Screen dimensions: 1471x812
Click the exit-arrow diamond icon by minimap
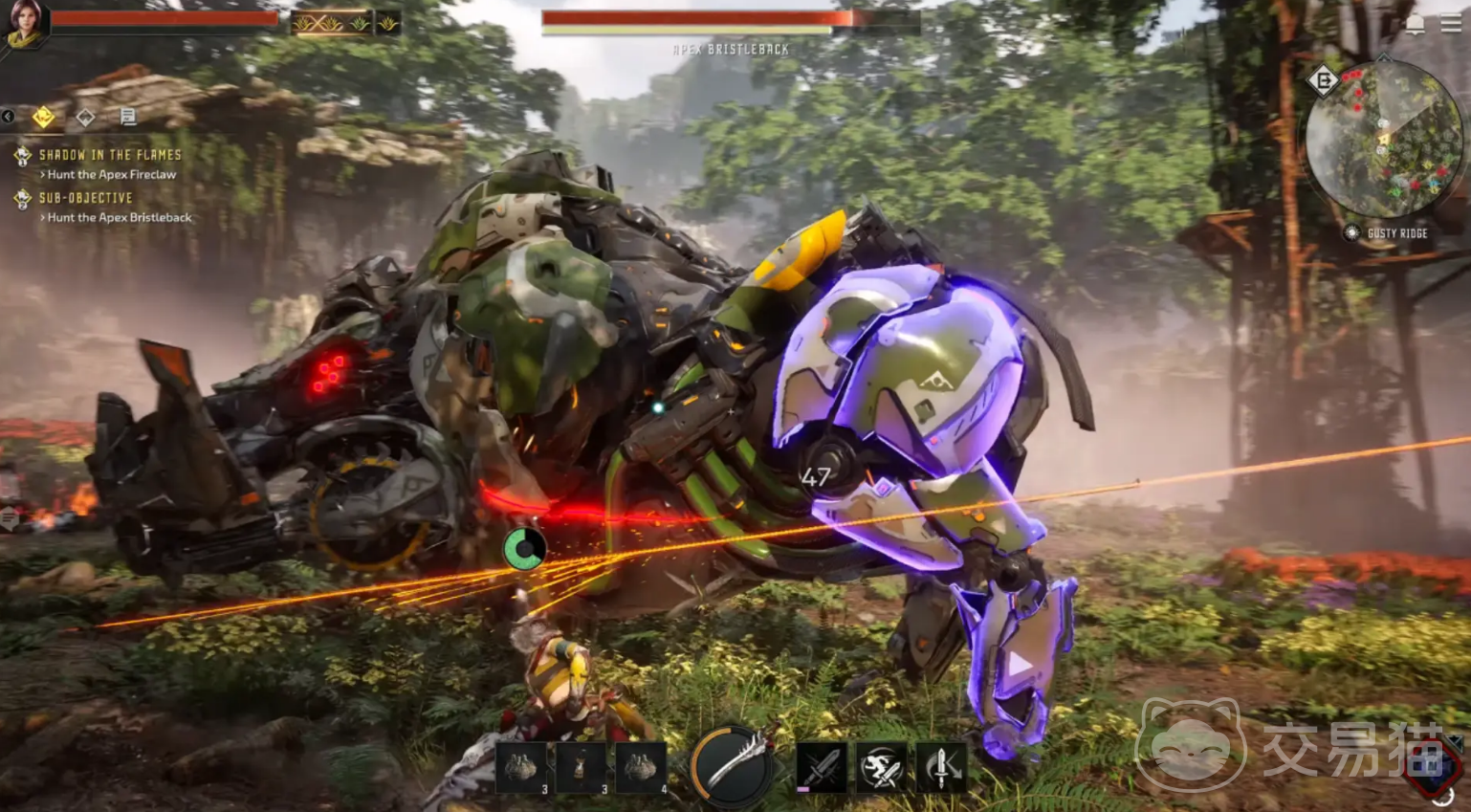click(x=1323, y=81)
